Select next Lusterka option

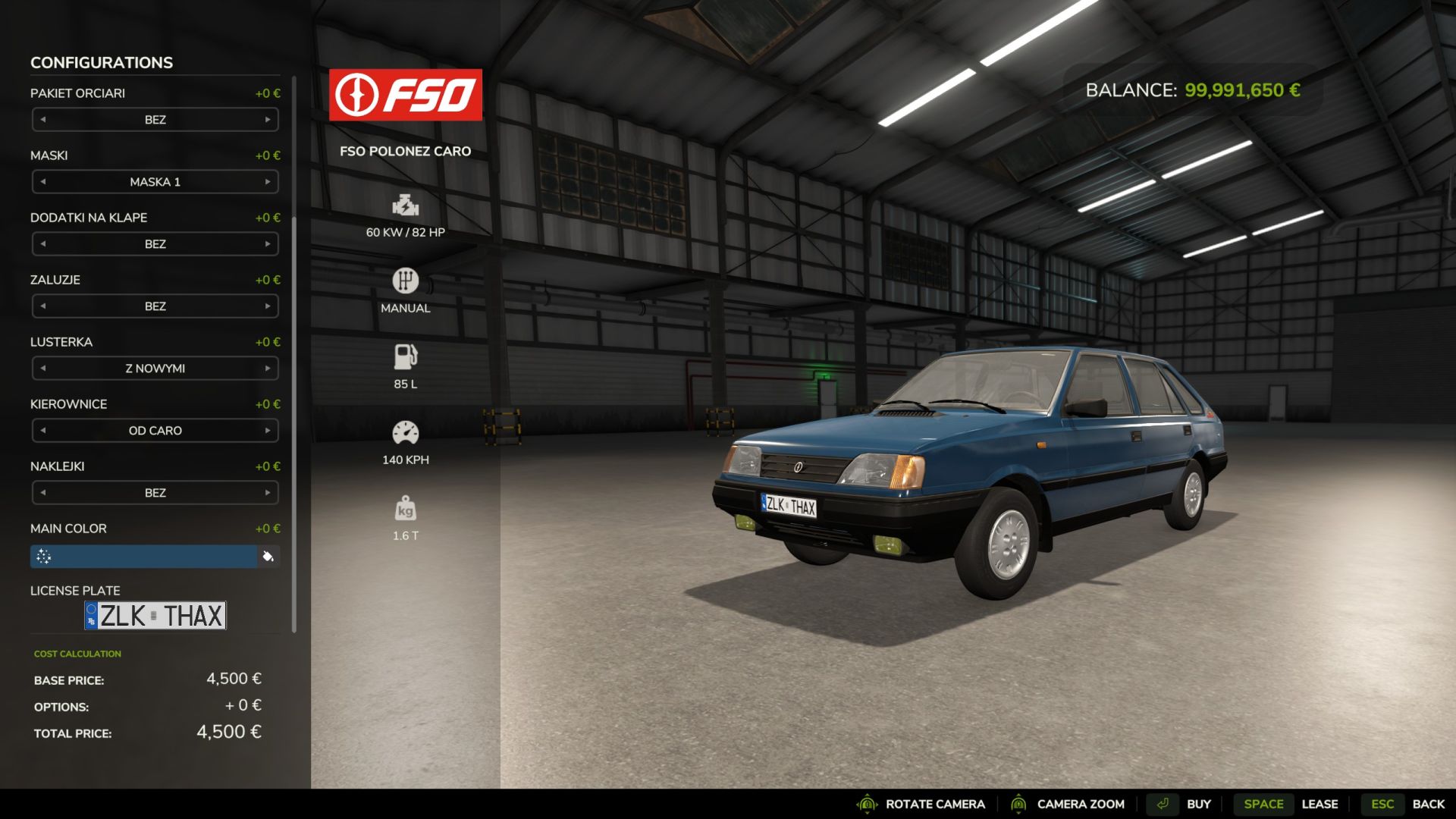coord(268,369)
